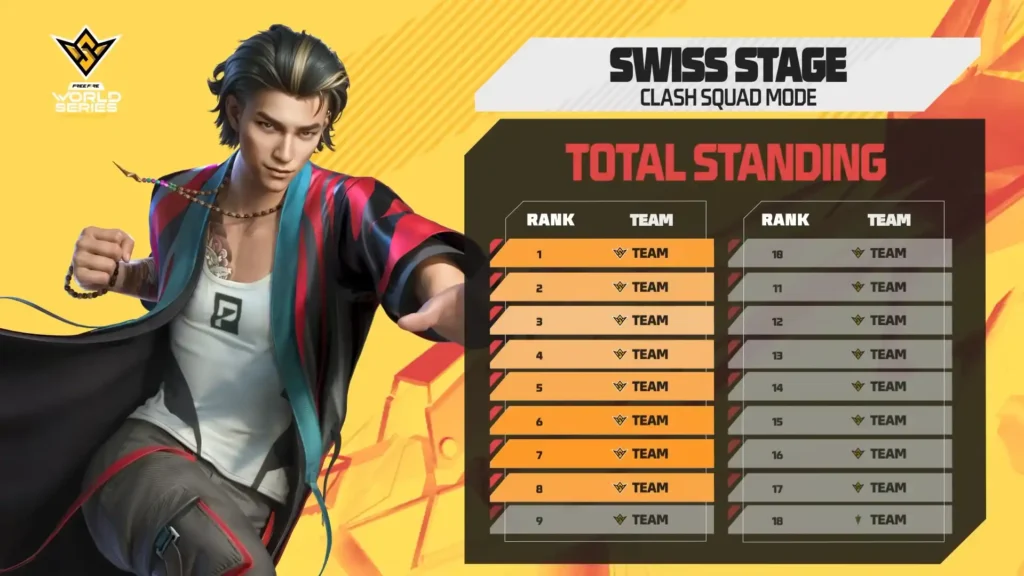Screen dimensions: 1024x576
Task: Choose the rank 6 team row
Action: [x=603, y=420]
